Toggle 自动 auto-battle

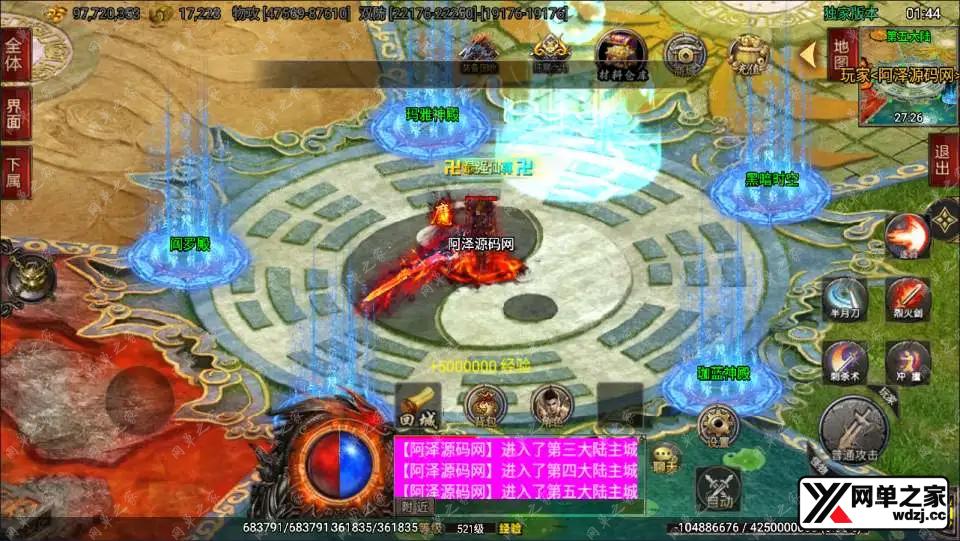click(x=718, y=487)
